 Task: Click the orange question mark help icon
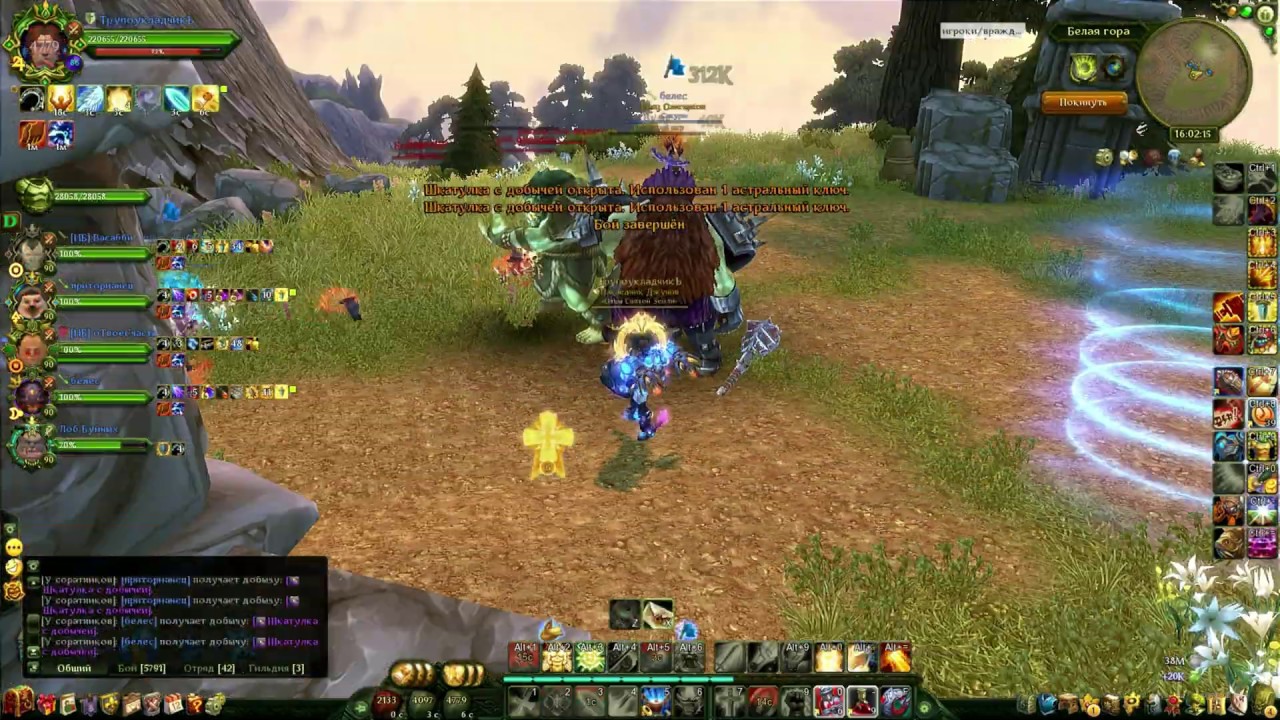pyautogui.click(x=194, y=704)
